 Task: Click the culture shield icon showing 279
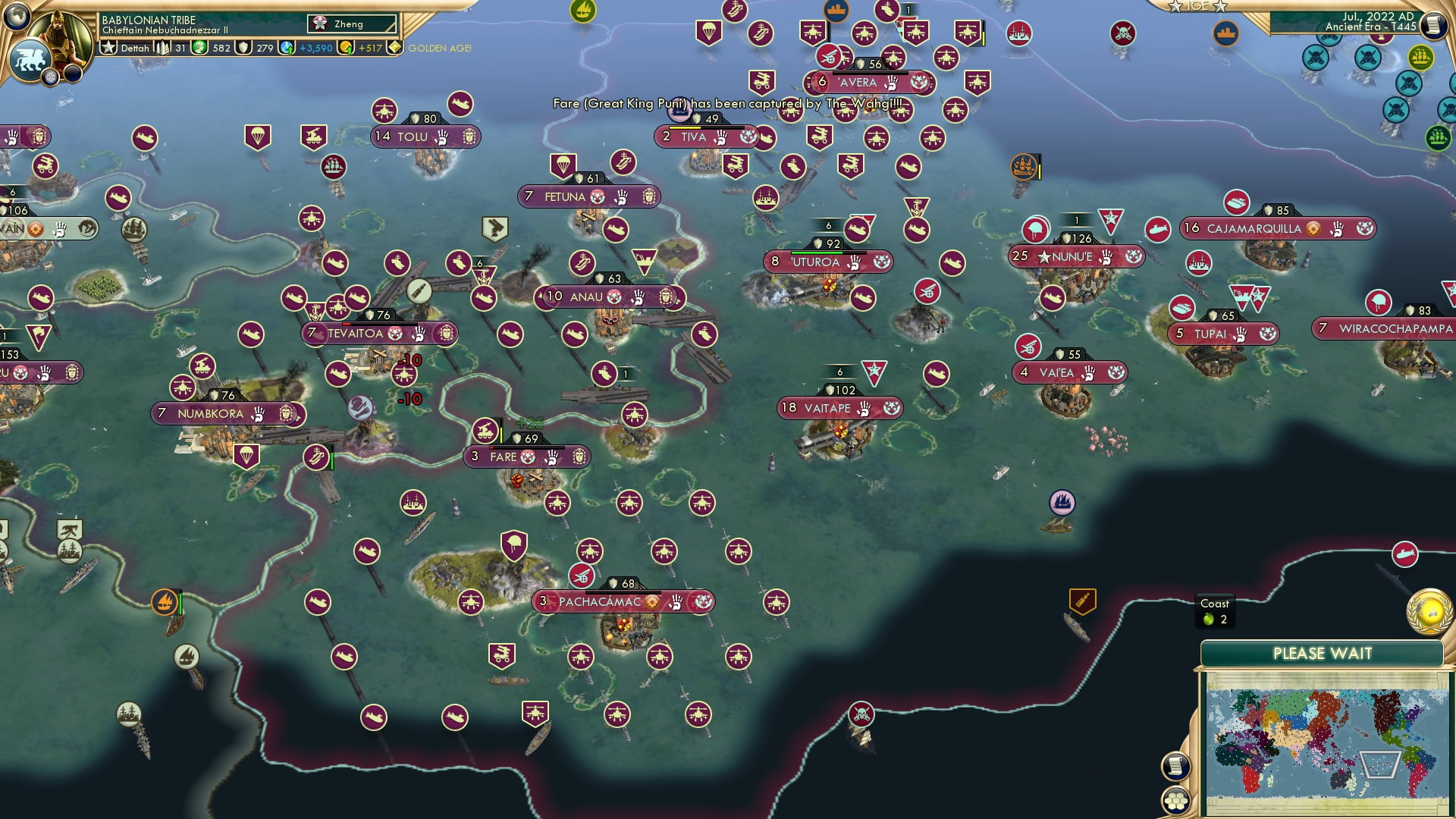click(243, 47)
